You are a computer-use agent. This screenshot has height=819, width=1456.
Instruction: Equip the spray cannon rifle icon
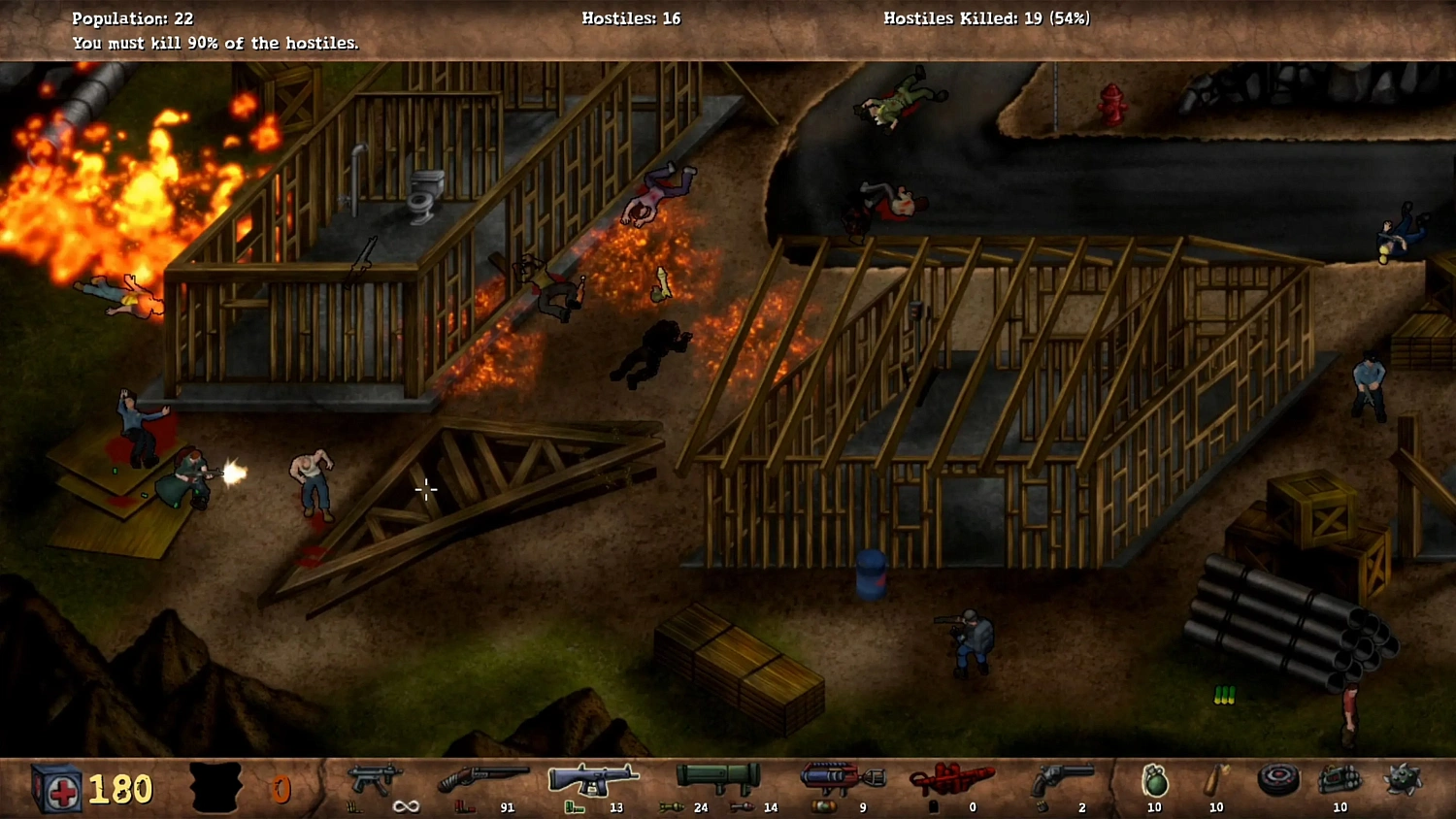[592, 776]
